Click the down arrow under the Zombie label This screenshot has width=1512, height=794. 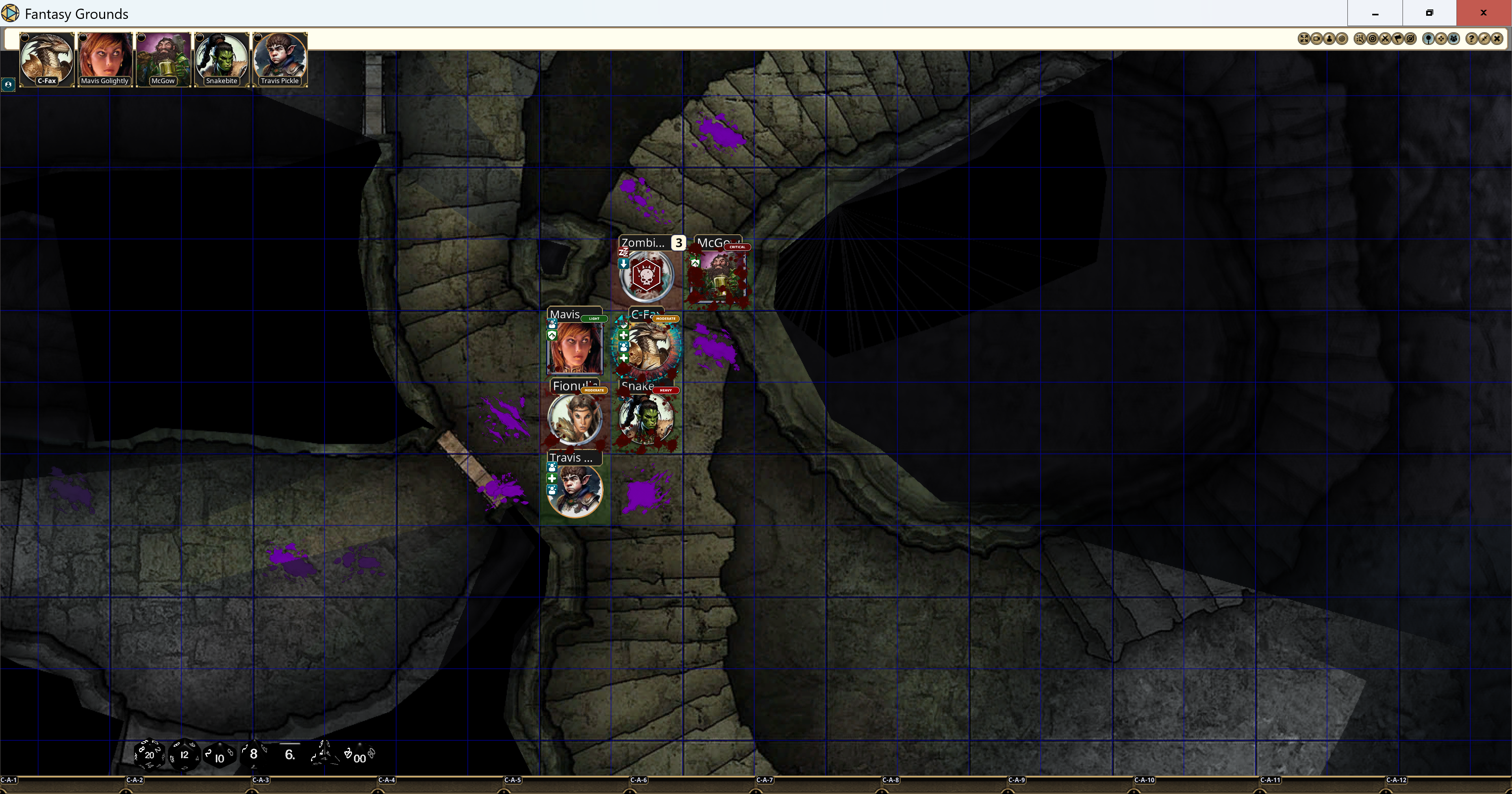[x=624, y=264]
